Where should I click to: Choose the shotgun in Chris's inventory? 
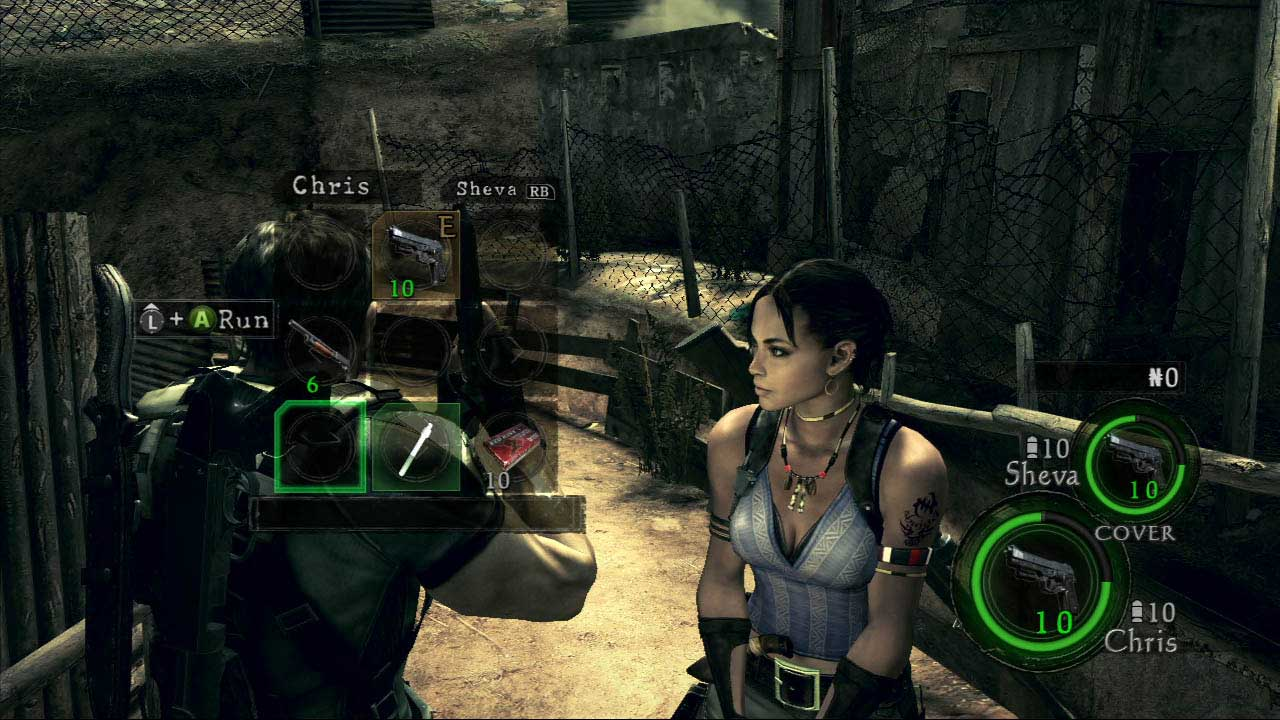click(320, 347)
